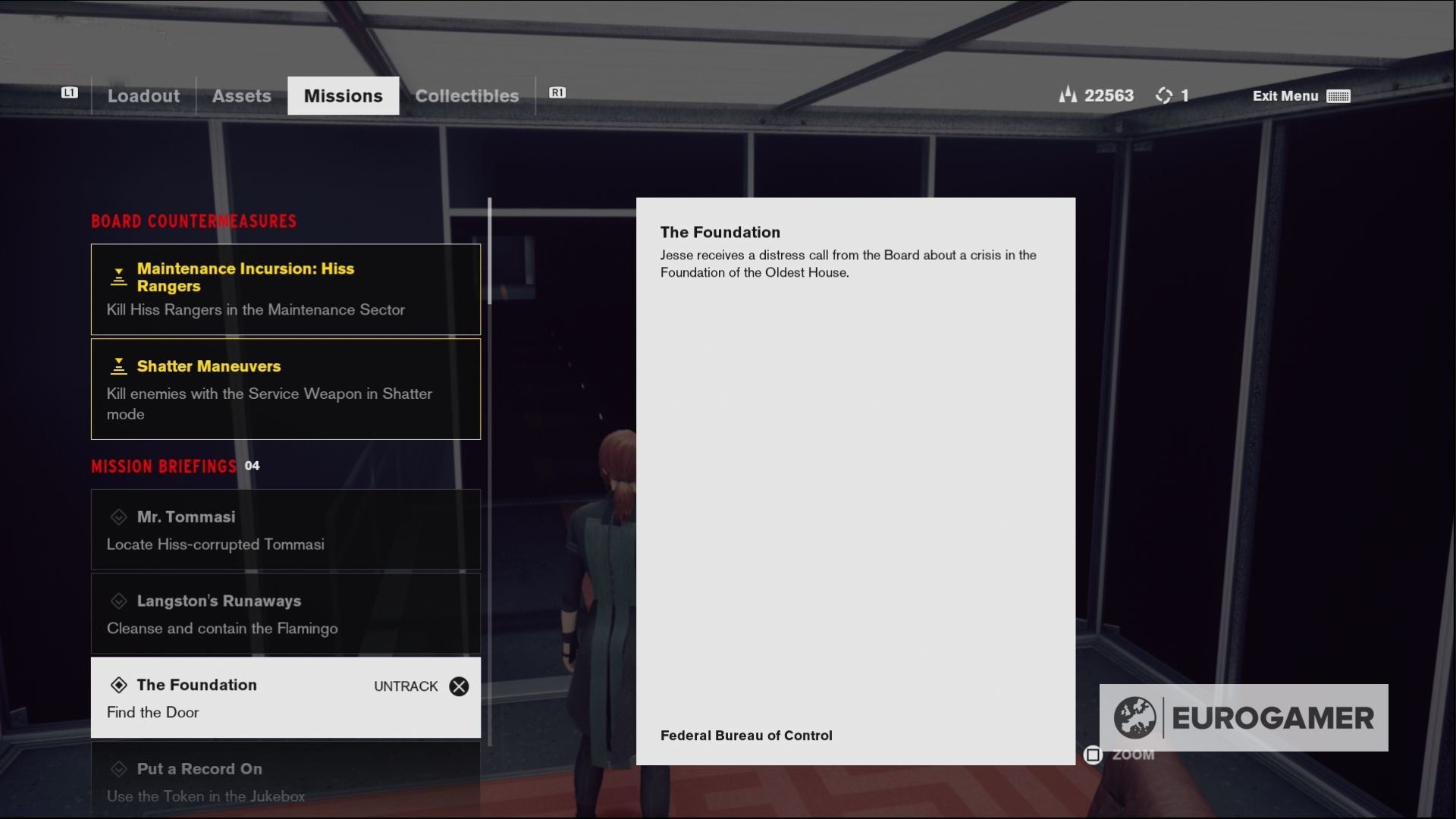The image size is (1456, 819).
Task: Click the rank icon on Shatter Maneuvers
Action: coord(118,366)
